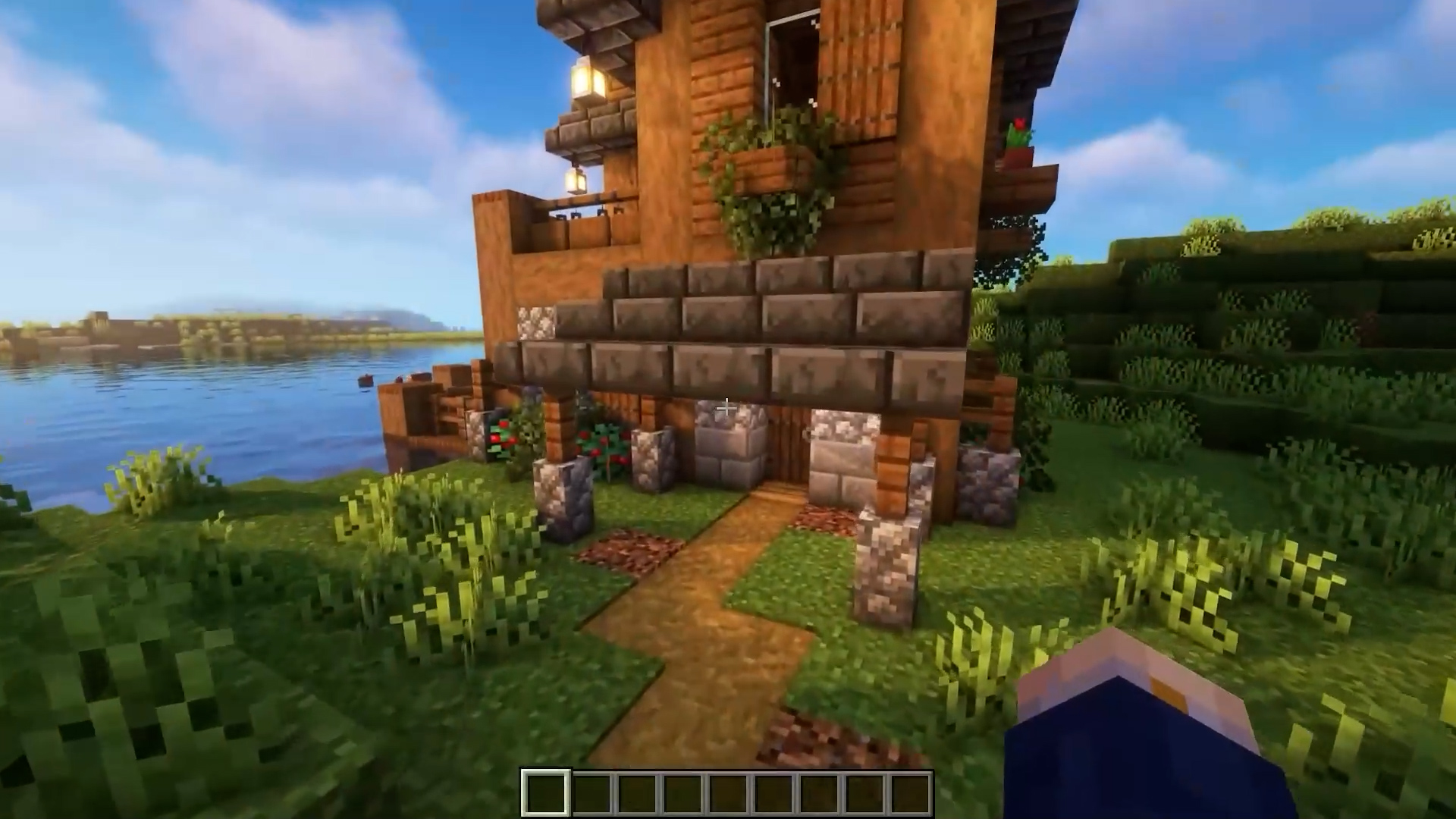Viewport: 1456px width, 819px height.
Task: Select the middle hotbar slot
Action: point(728,792)
